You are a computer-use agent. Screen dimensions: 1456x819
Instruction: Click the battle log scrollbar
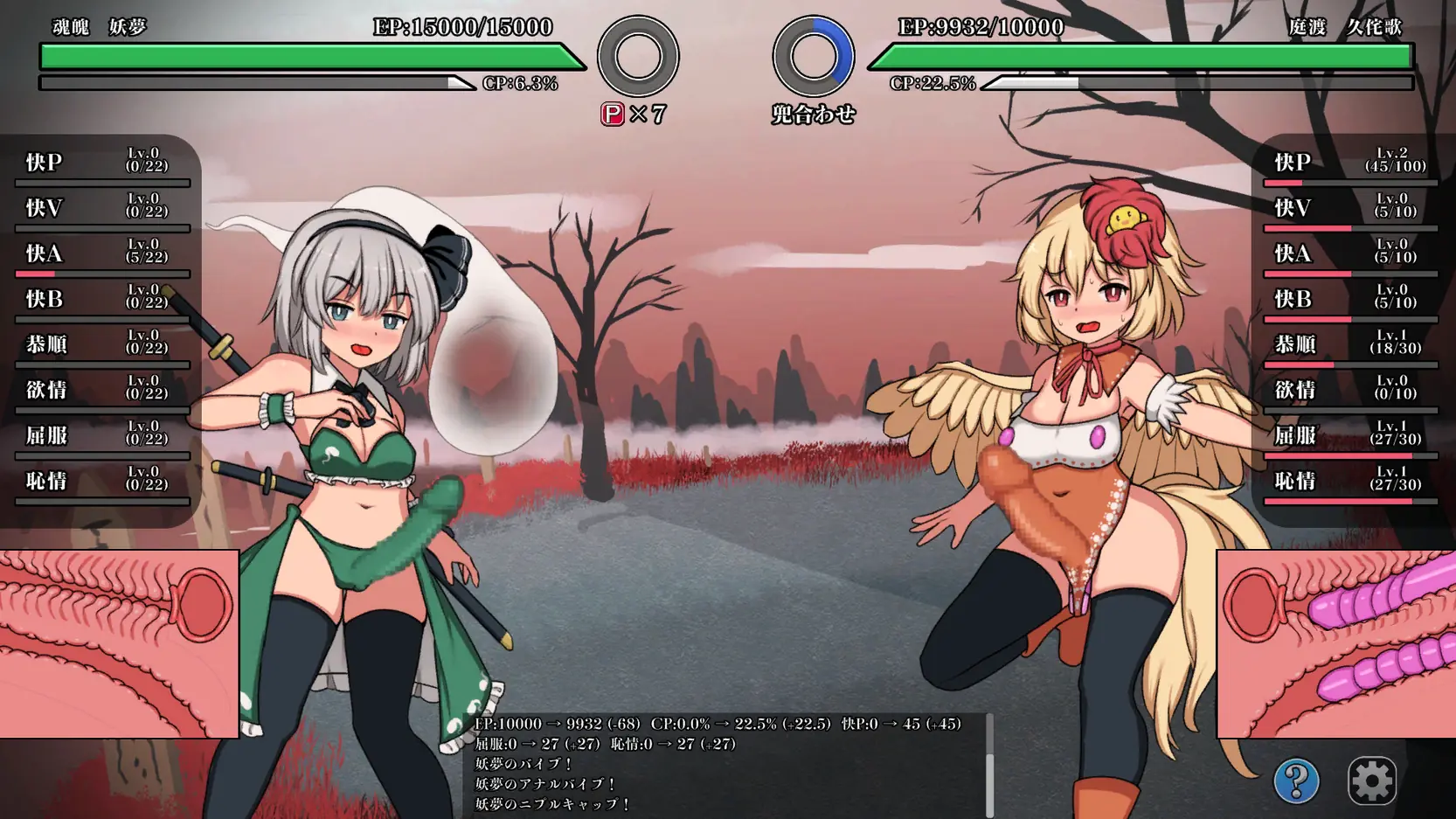coord(989,766)
